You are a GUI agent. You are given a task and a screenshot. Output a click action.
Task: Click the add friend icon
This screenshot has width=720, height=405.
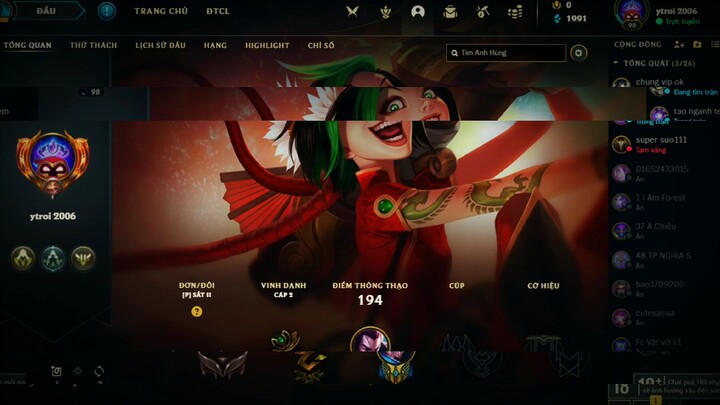tap(679, 45)
